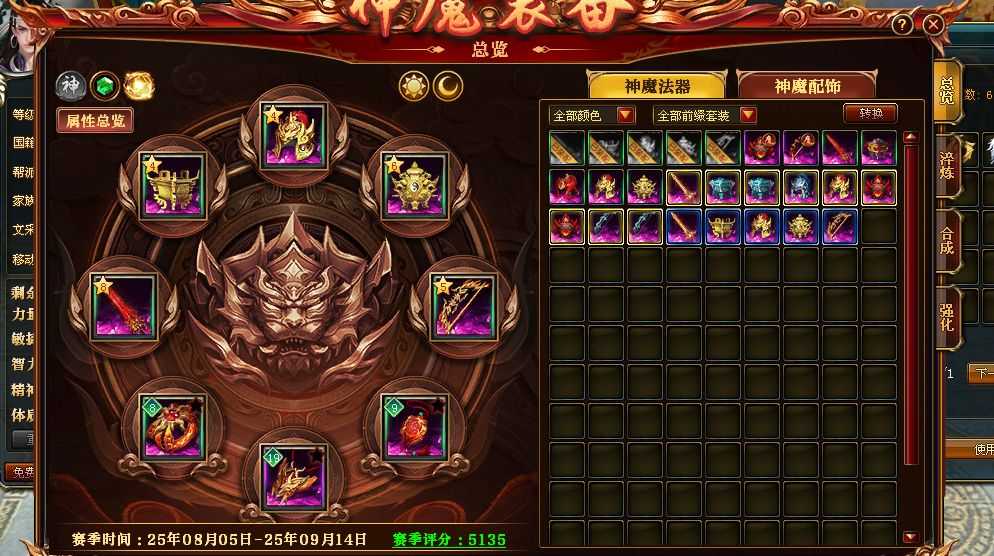The image size is (994, 556).
Task: Choose the green gem icon
Action: point(104,87)
